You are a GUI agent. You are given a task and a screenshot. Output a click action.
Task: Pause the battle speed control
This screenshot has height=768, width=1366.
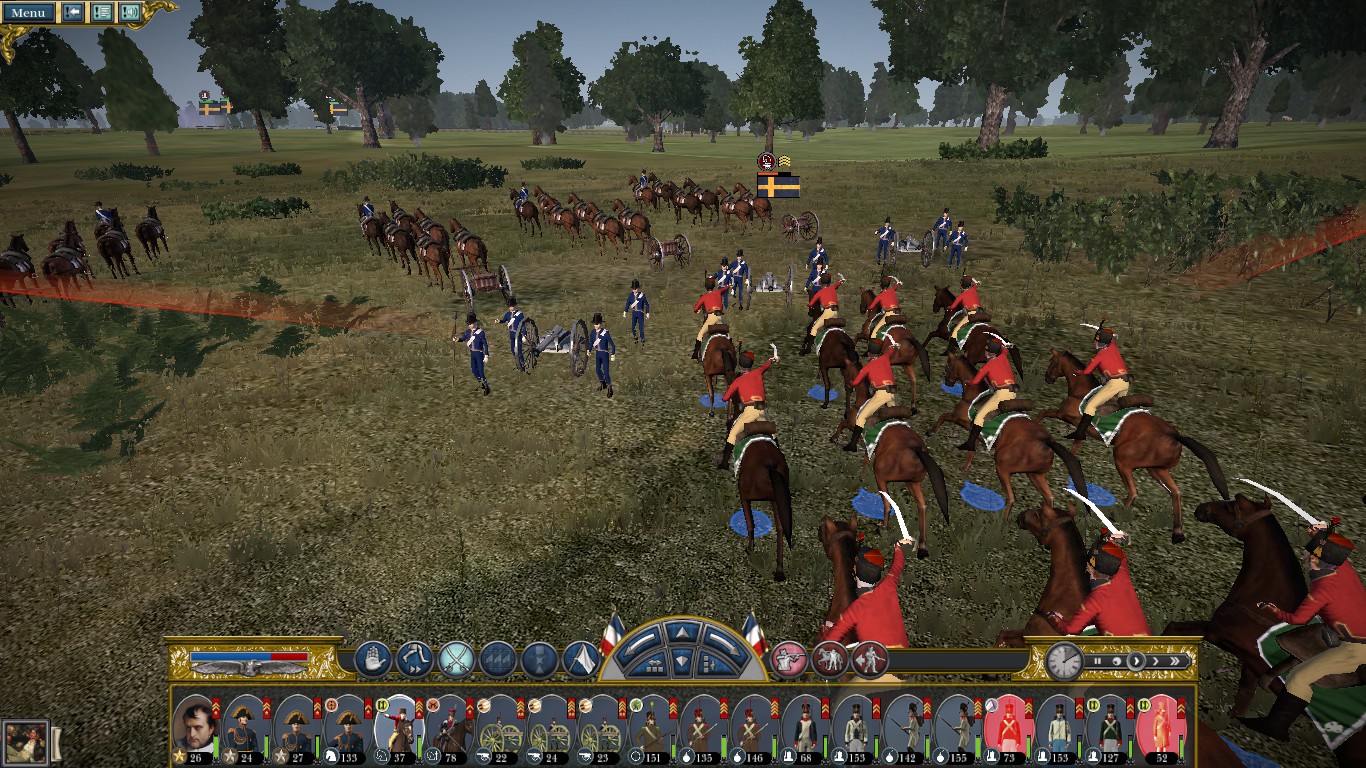tap(1097, 661)
